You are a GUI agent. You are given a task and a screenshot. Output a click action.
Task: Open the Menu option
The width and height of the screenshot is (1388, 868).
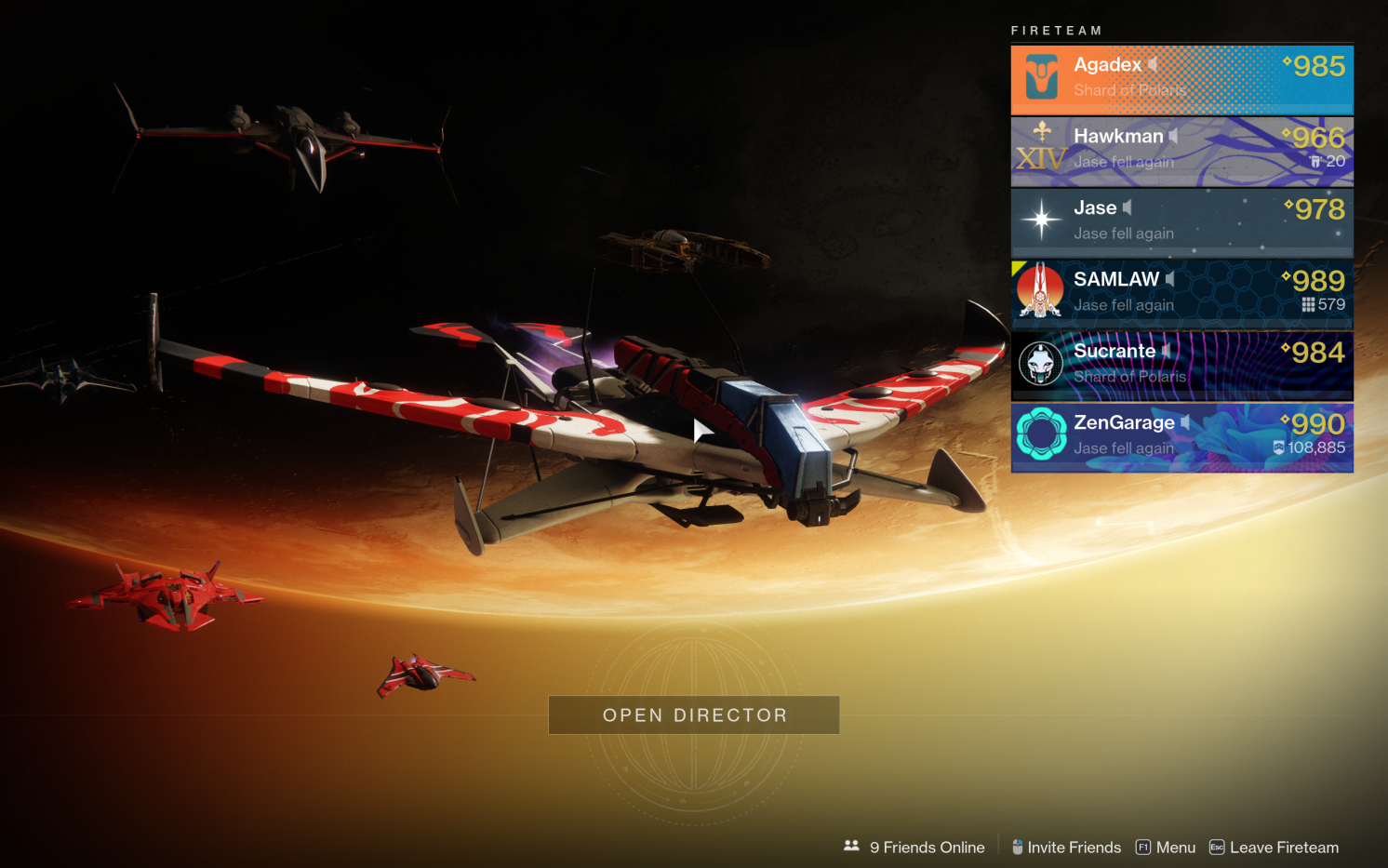(1166, 848)
